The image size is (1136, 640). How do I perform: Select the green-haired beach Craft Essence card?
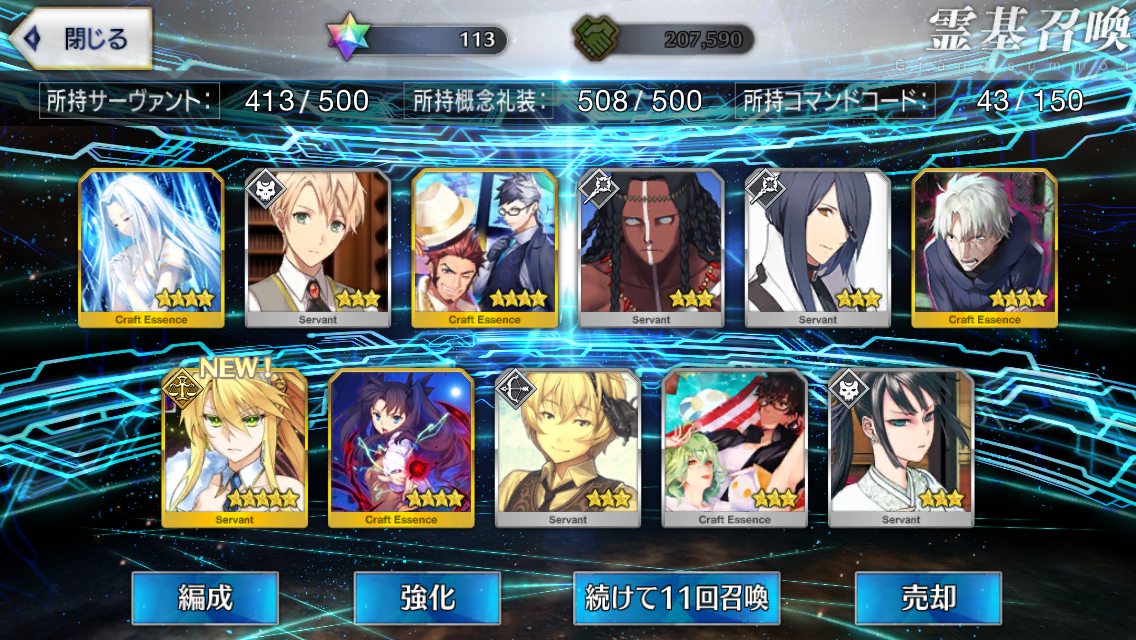pyautogui.click(x=734, y=447)
